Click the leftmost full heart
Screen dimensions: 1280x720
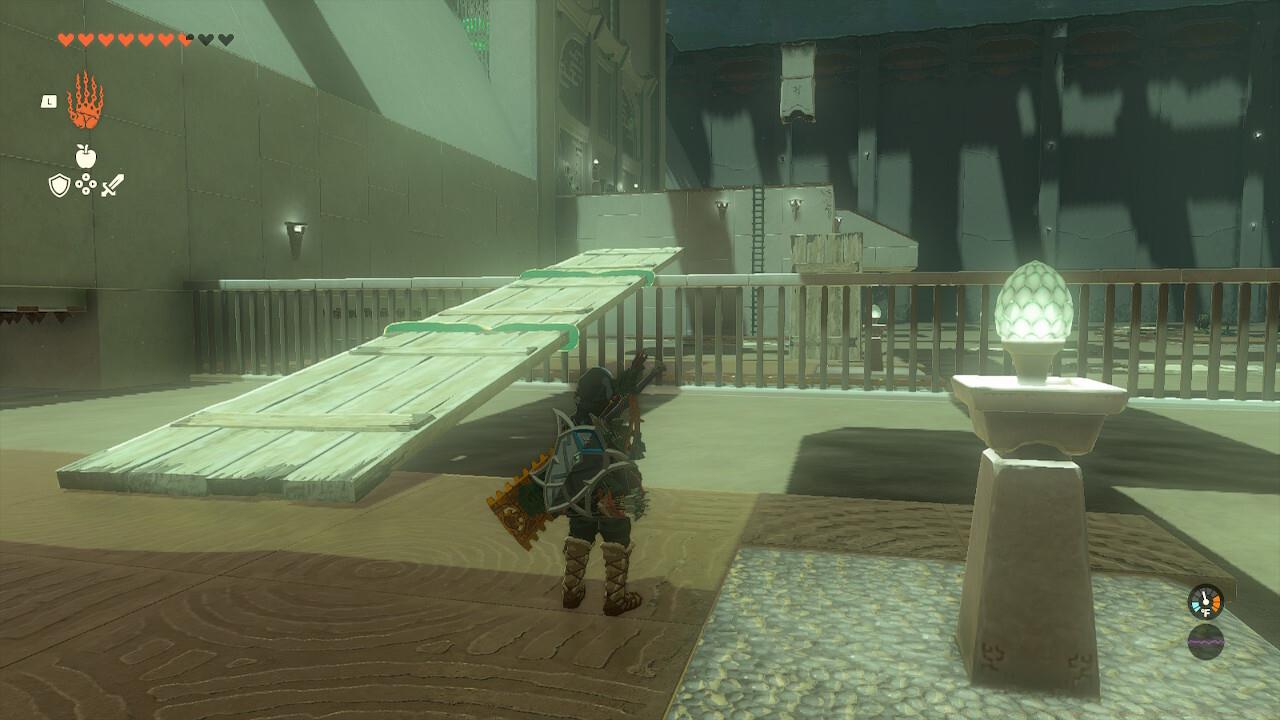(x=65, y=38)
